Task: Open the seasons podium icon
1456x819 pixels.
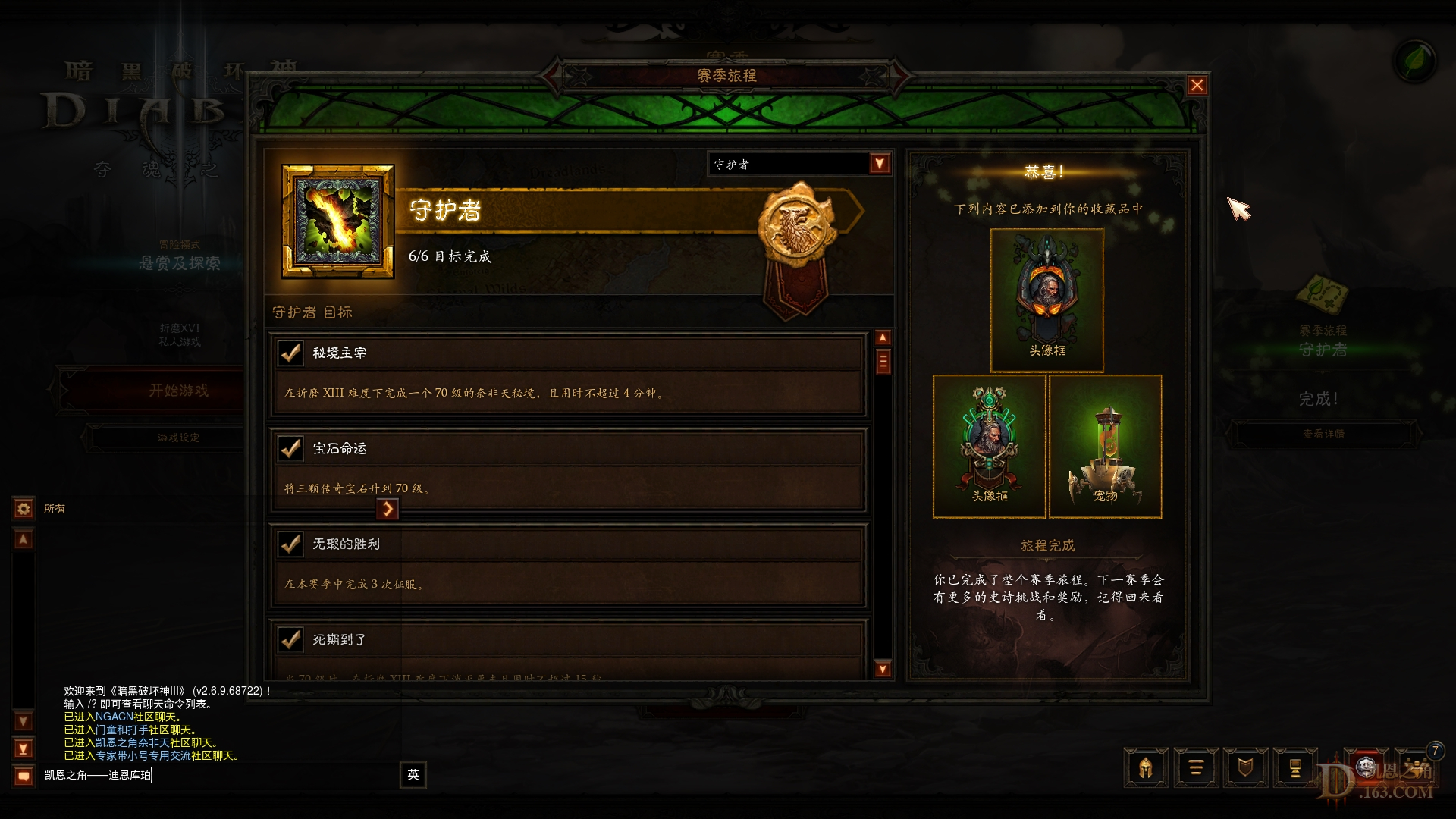Action: coord(1296,767)
